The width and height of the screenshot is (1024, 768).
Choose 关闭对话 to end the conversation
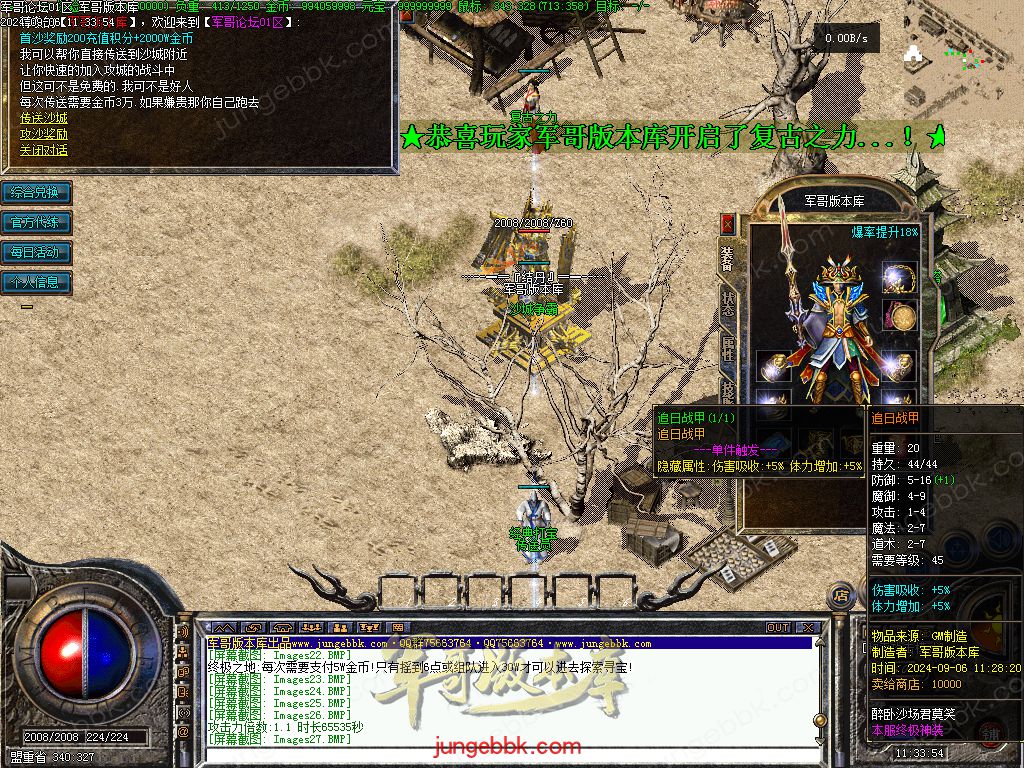(44, 151)
